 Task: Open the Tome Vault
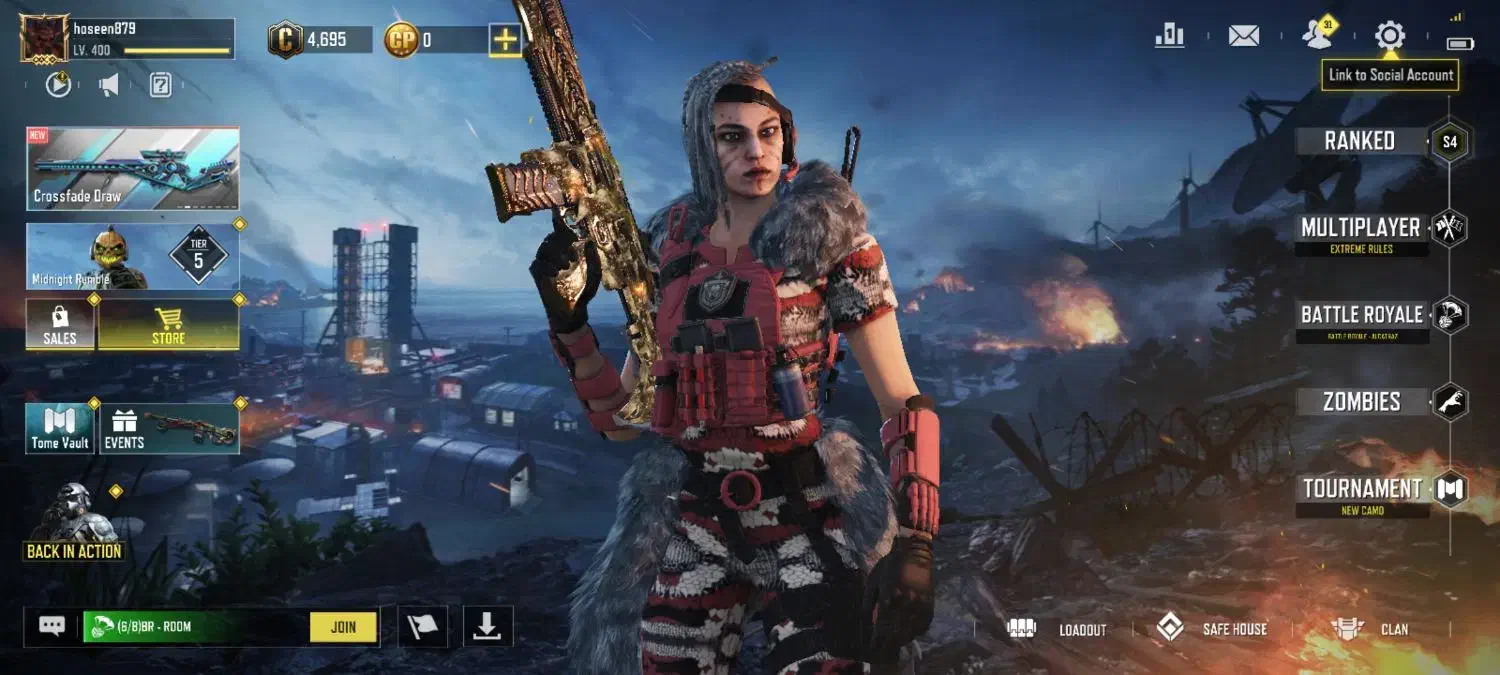[60, 428]
